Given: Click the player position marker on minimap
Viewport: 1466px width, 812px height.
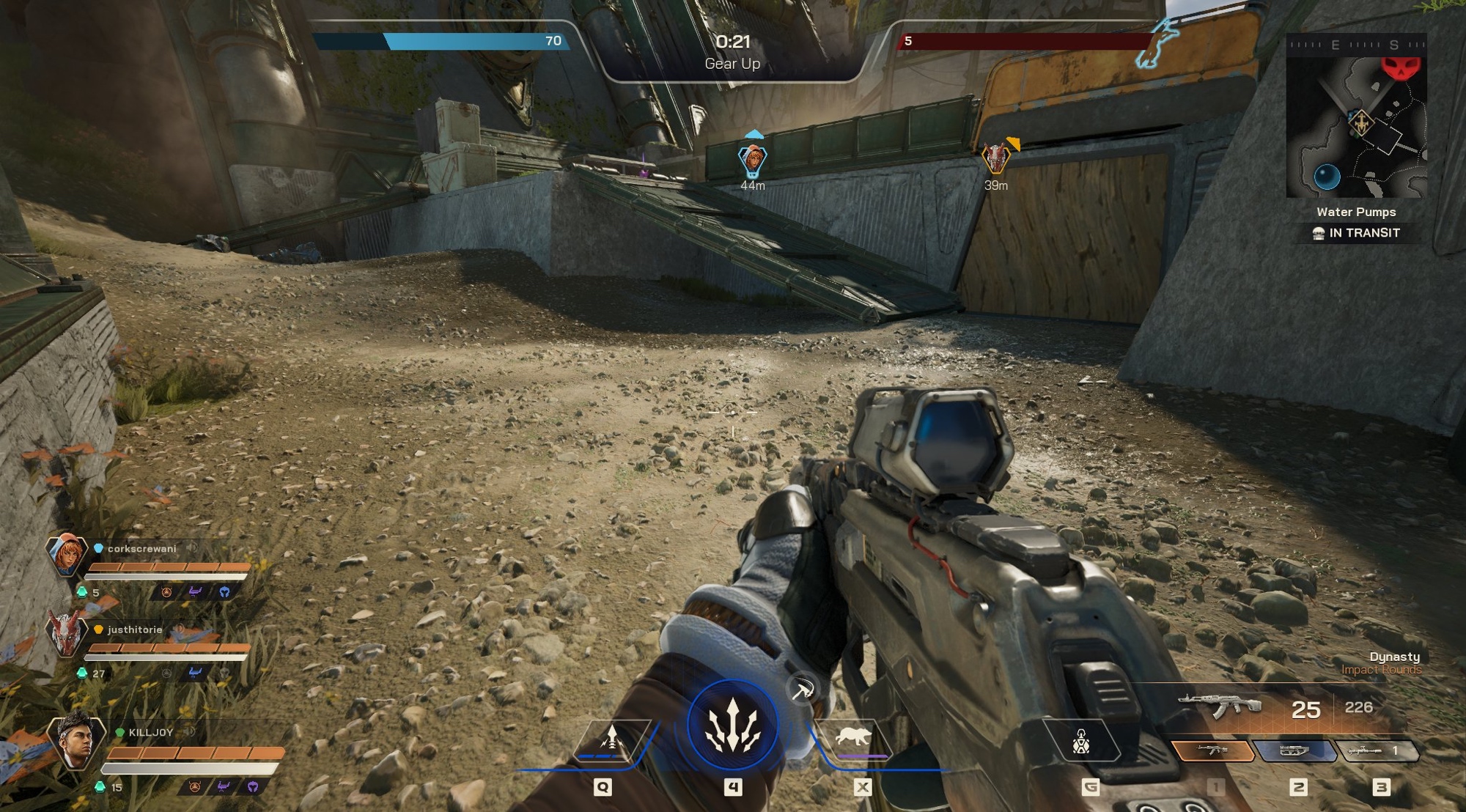Looking at the screenshot, I should (x=1361, y=122).
